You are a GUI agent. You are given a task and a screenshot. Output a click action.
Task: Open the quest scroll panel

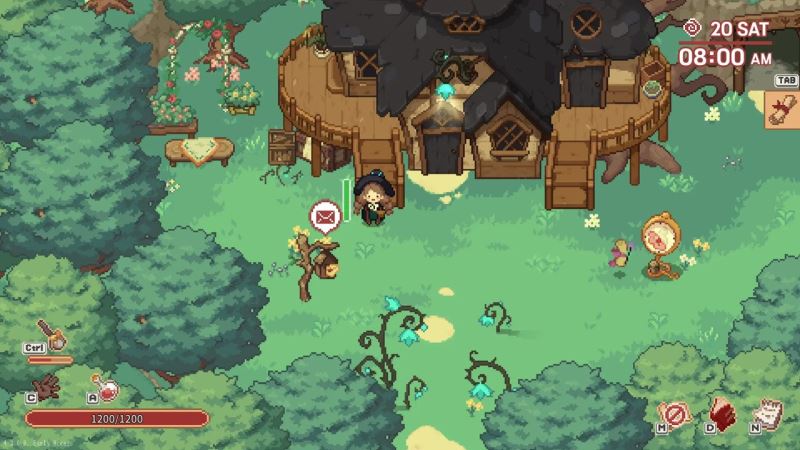coord(783,110)
